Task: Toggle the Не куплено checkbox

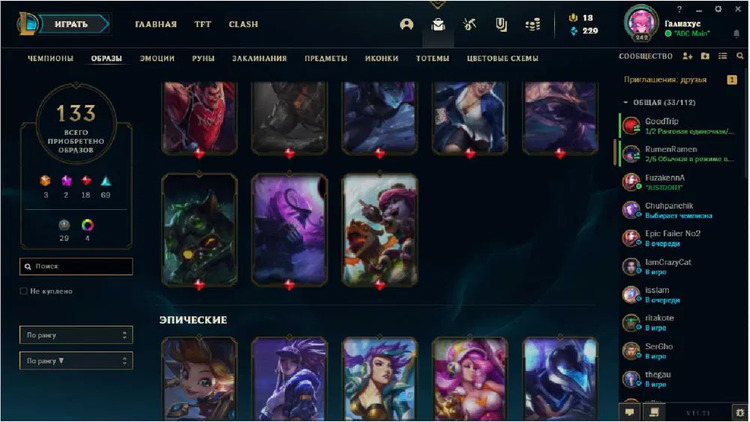Action: pyautogui.click(x=24, y=291)
